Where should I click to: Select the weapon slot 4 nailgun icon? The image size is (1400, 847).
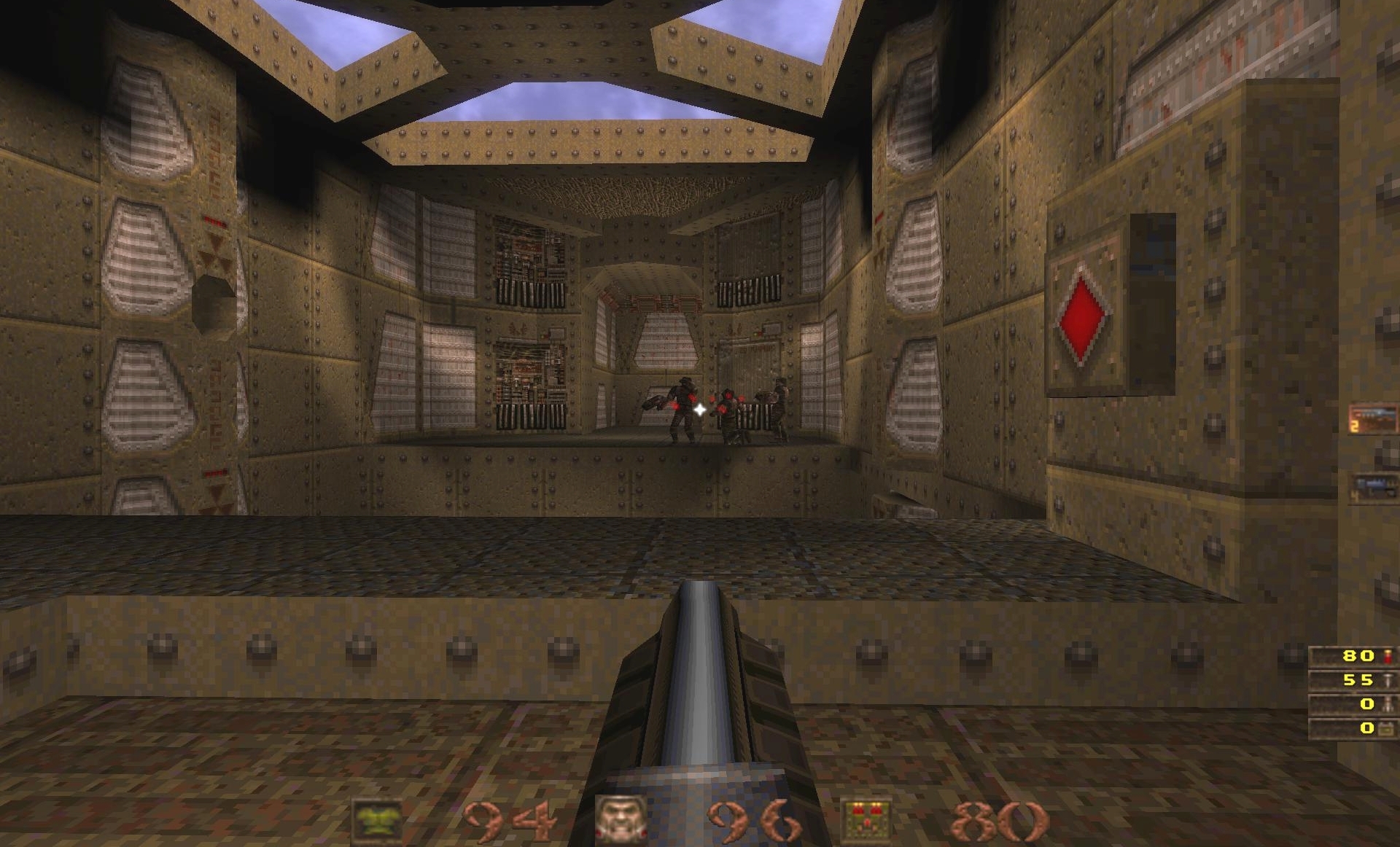click(1374, 485)
